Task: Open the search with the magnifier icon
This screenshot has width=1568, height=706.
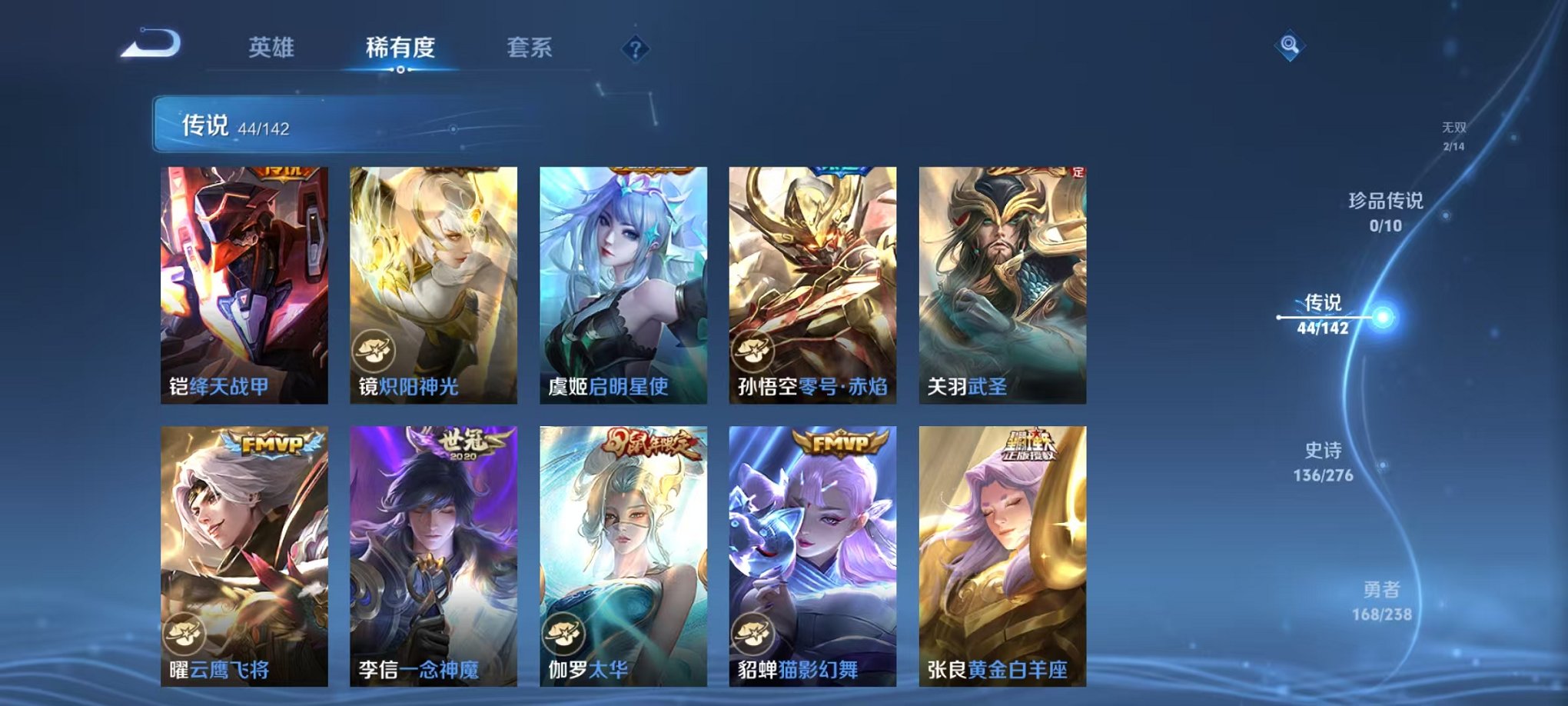Action: [x=1291, y=44]
